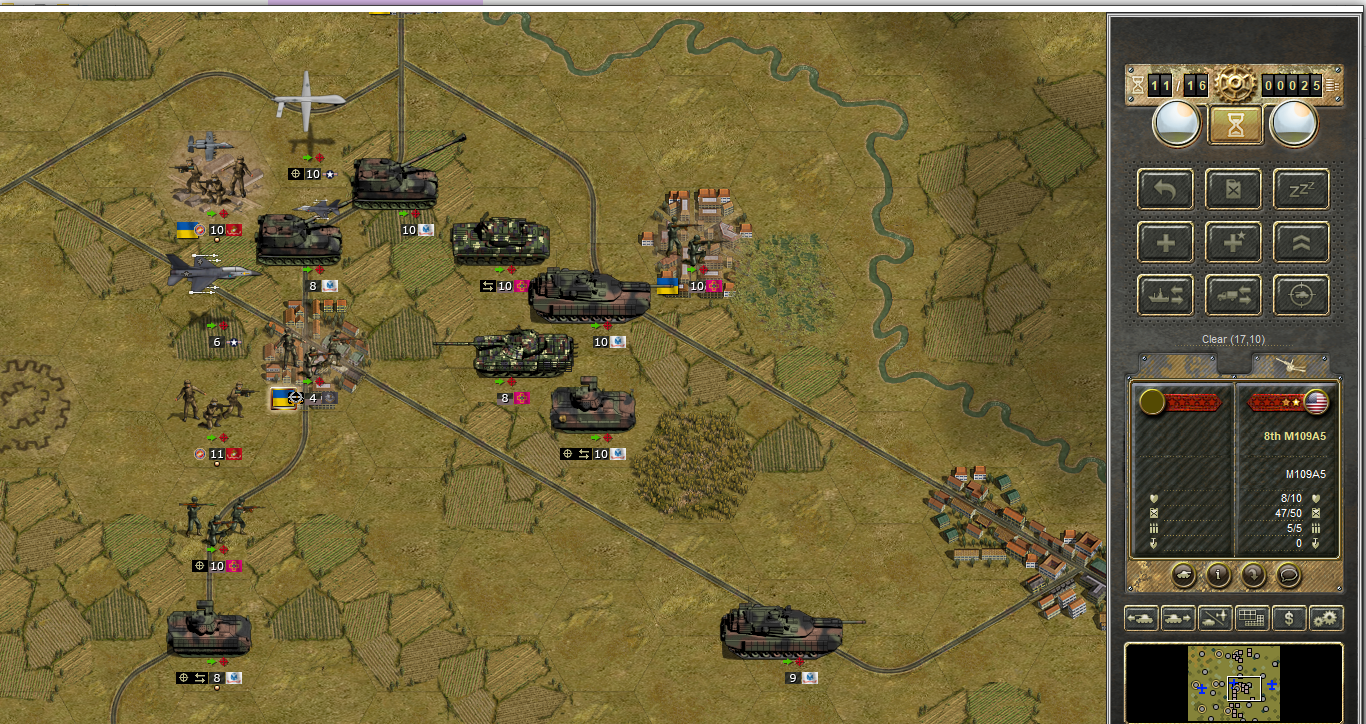Order elite replacements with the plus-star button

coord(1233,242)
